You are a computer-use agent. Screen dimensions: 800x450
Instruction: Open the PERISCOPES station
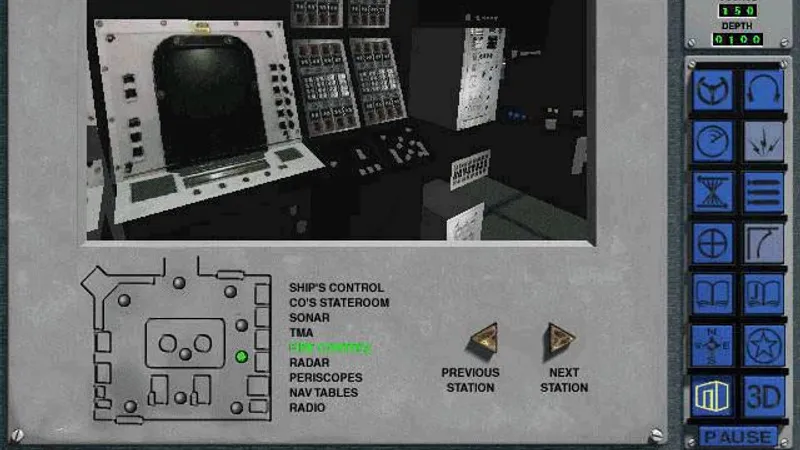pyautogui.click(x=325, y=378)
